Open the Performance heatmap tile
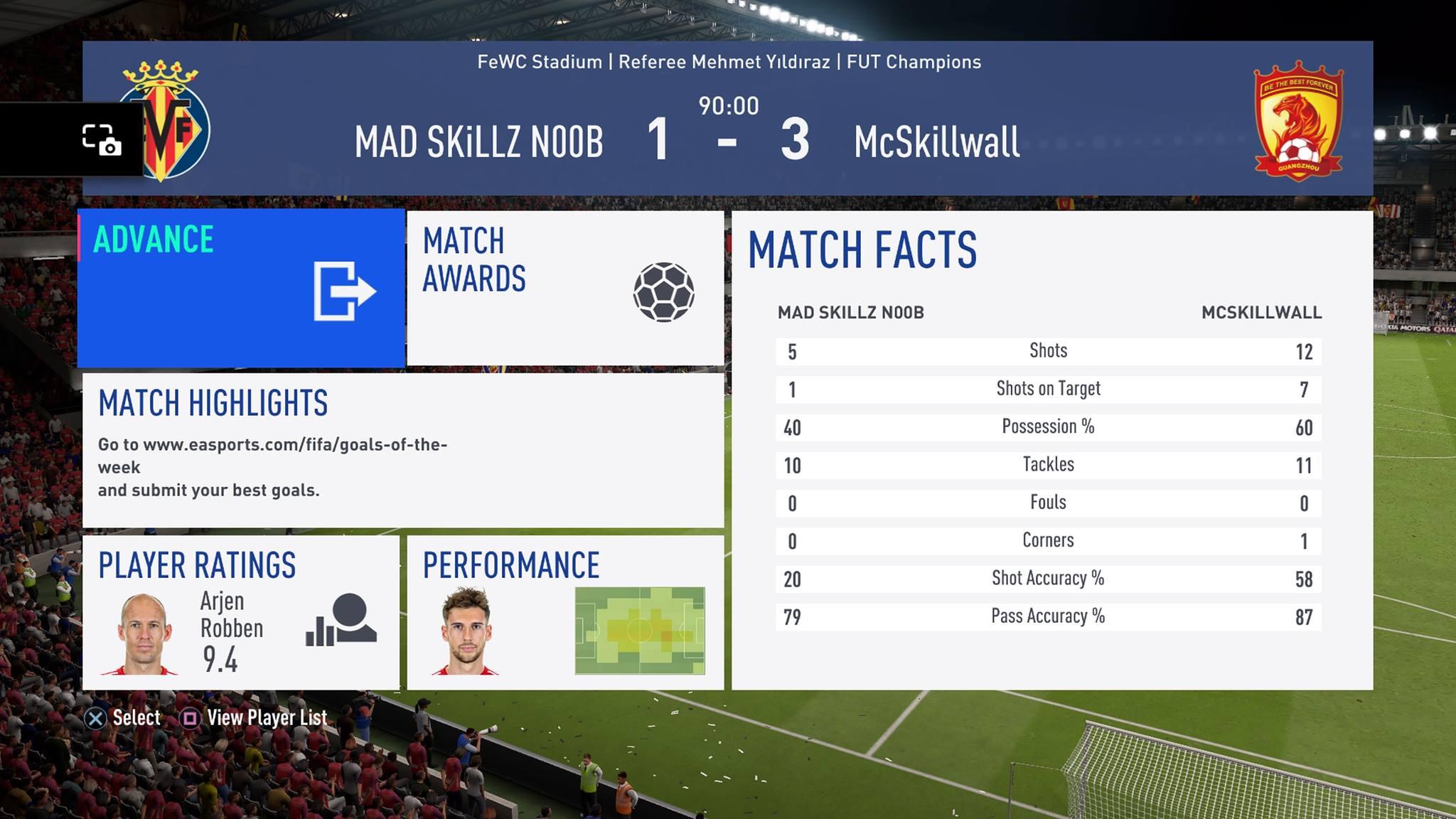Image resolution: width=1456 pixels, height=819 pixels. 565,612
